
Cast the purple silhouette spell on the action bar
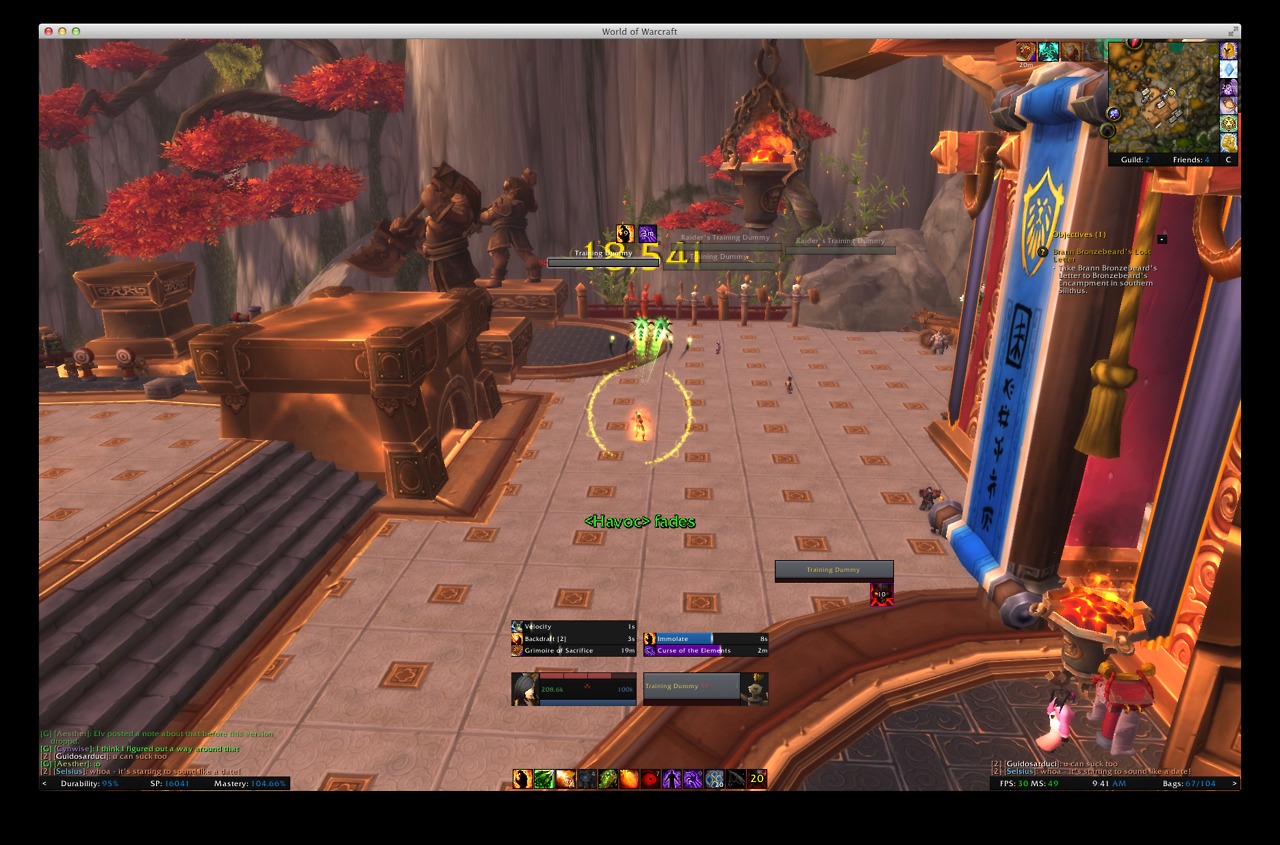(673, 779)
